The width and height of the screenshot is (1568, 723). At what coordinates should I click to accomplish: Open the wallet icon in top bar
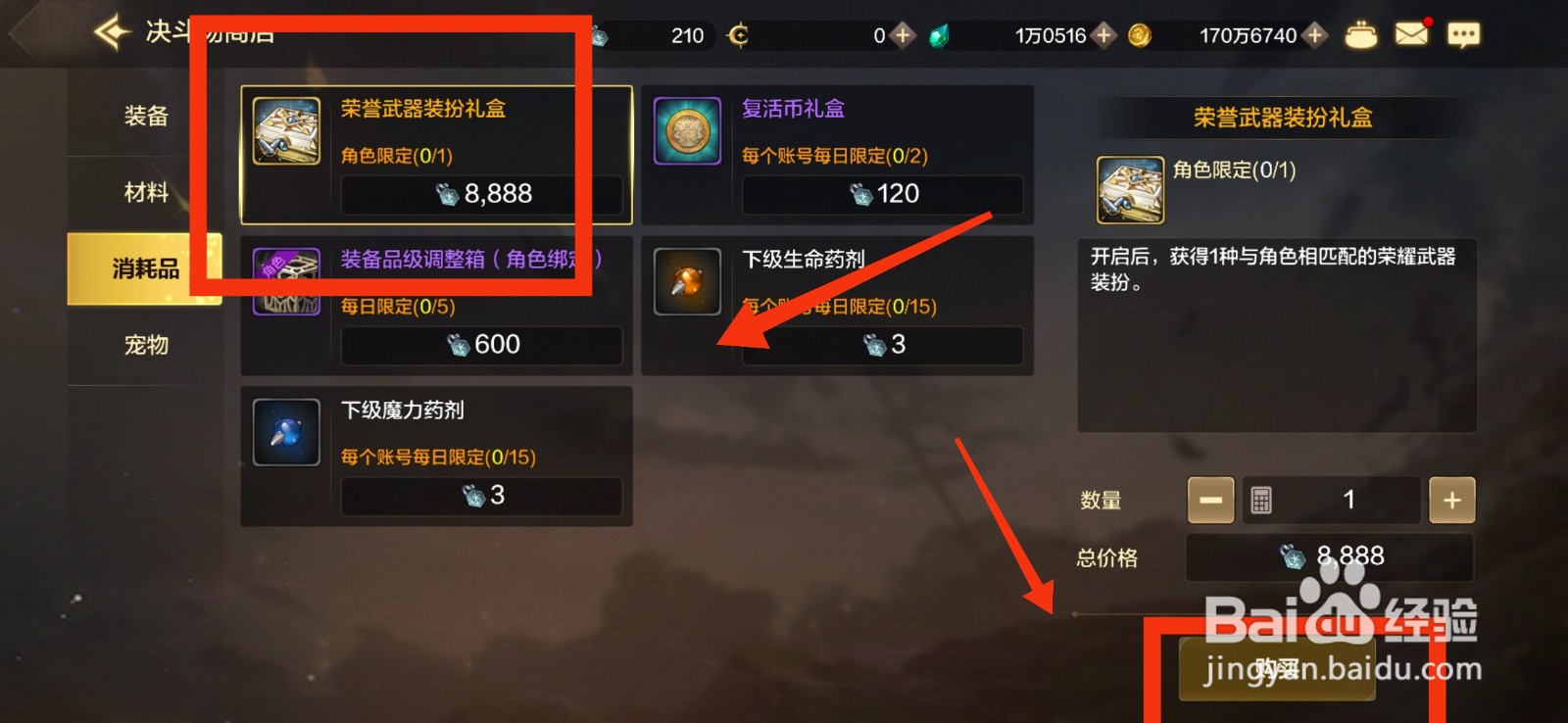click(1361, 33)
